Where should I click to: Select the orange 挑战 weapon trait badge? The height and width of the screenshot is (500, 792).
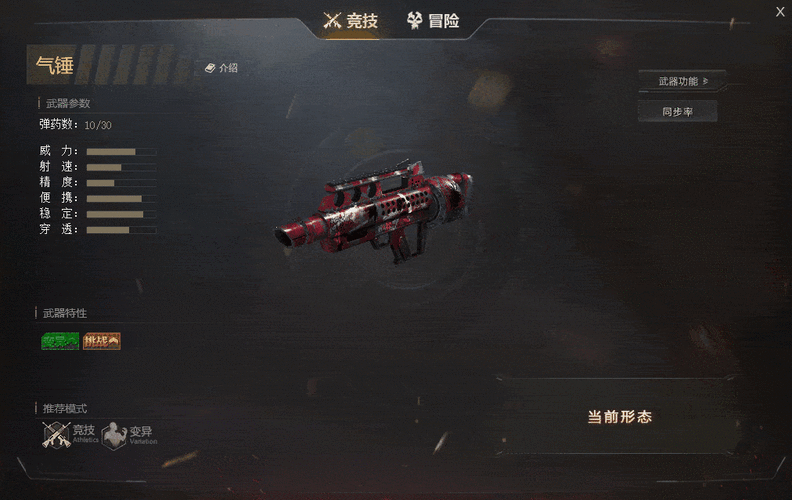[102, 341]
